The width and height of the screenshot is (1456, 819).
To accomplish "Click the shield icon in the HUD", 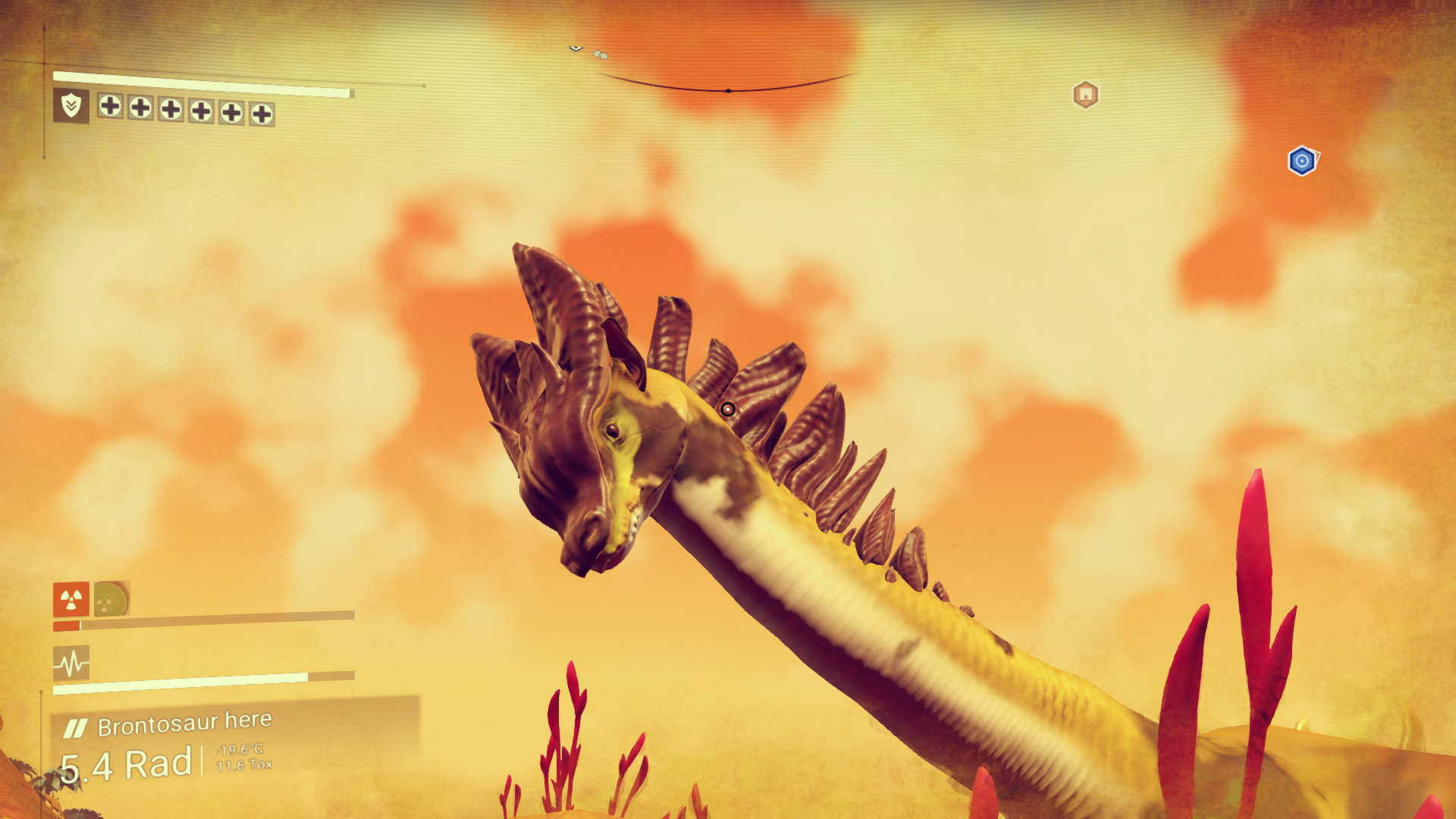I will (x=71, y=105).
